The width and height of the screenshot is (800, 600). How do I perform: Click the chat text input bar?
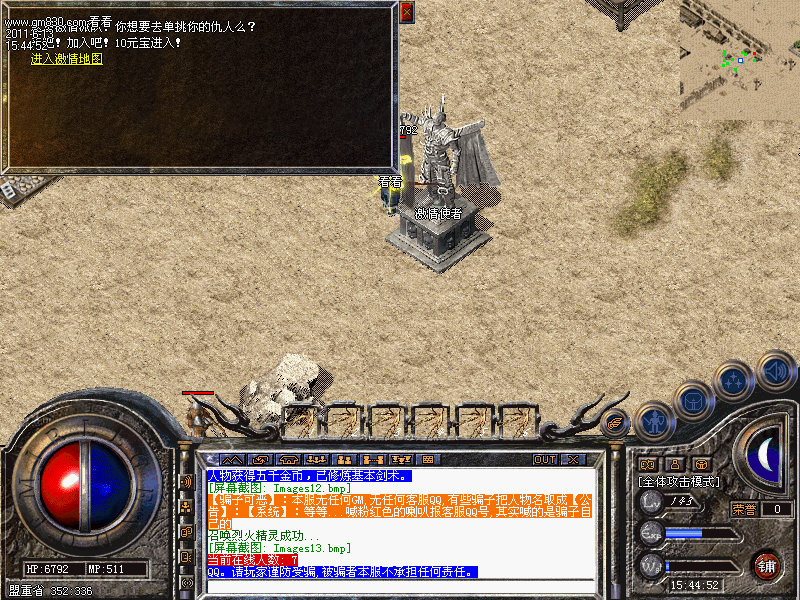point(400,586)
